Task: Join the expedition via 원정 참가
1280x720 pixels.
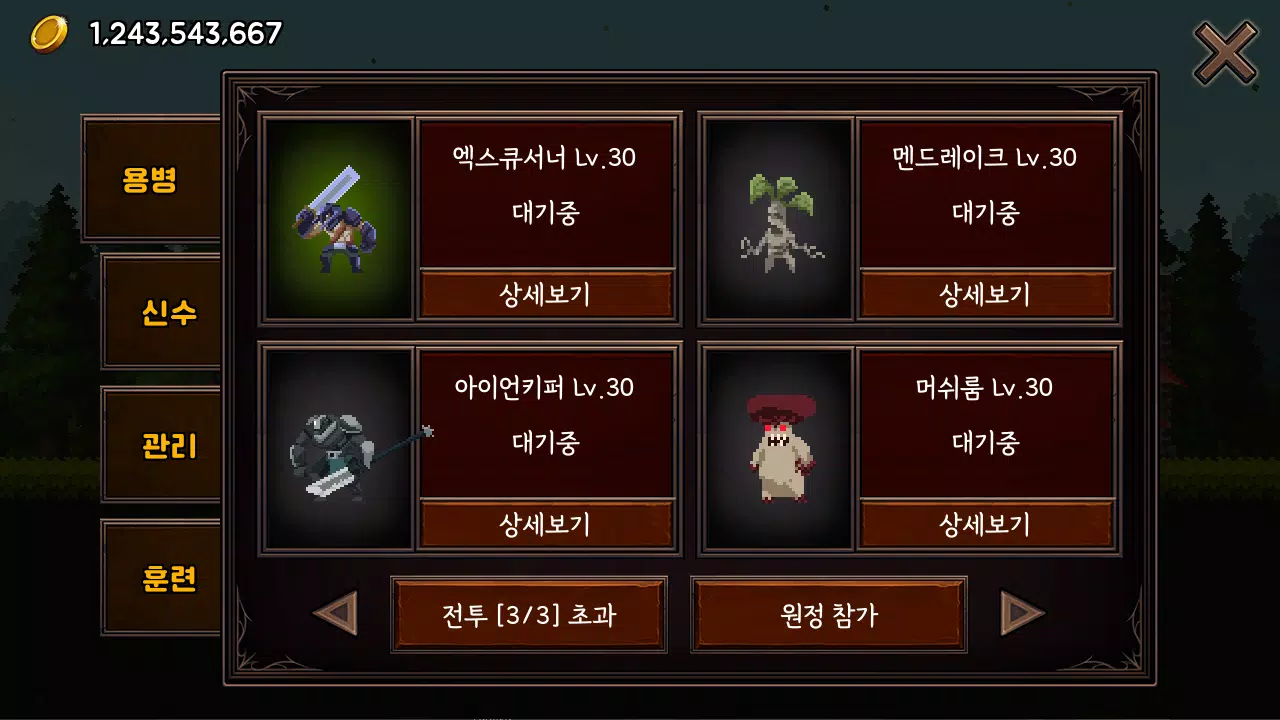Action: [x=829, y=614]
